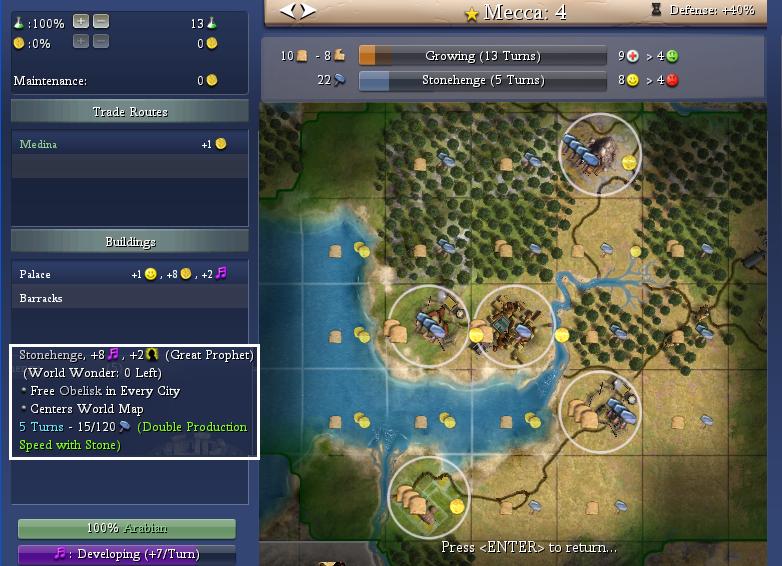Viewport: 782px width, 566px height.
Task: Cycle to next city with right arrow
Action: click(x=307, y=11)
